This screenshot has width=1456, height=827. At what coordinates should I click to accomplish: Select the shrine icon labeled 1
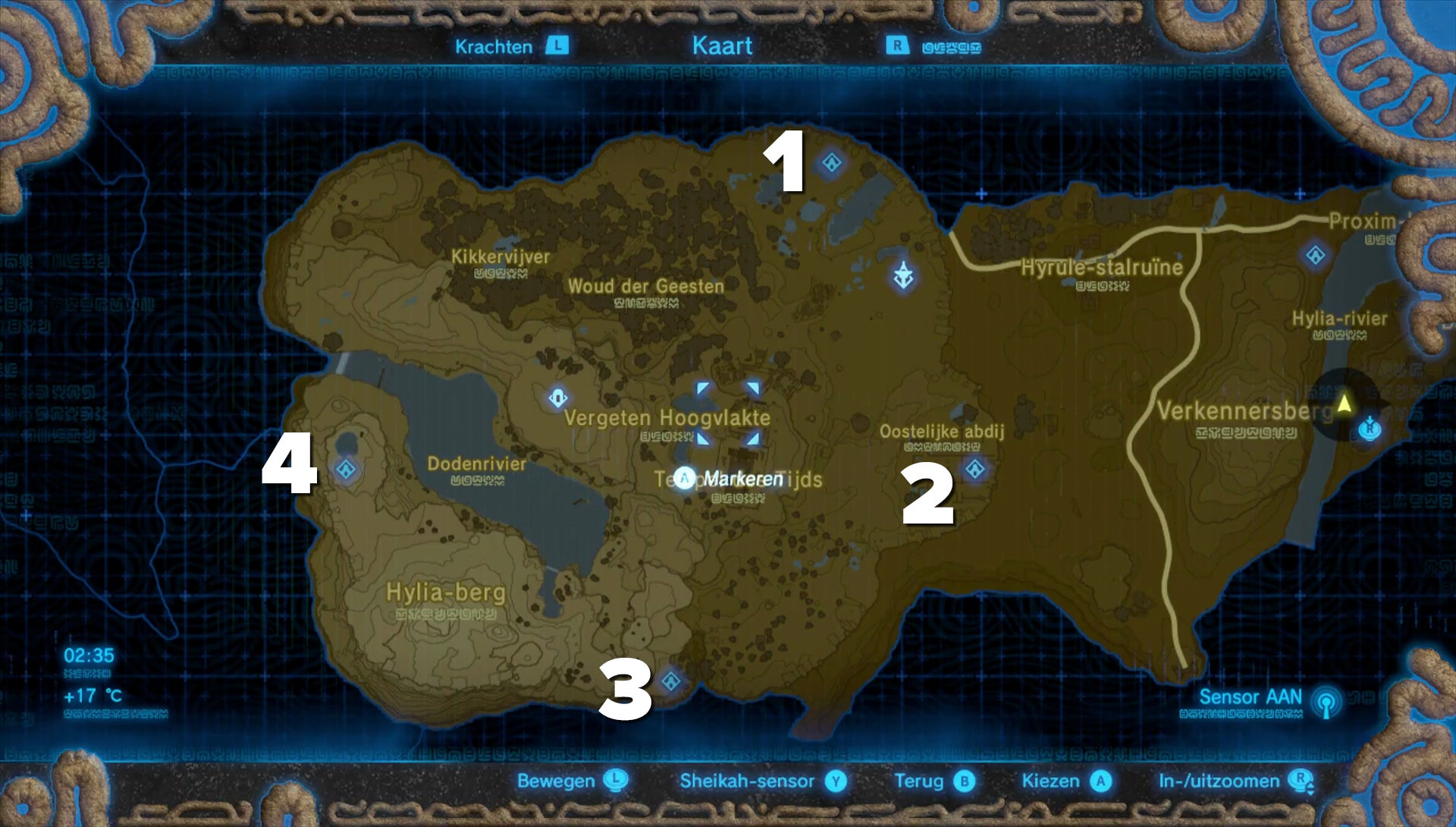pos(832,162)
